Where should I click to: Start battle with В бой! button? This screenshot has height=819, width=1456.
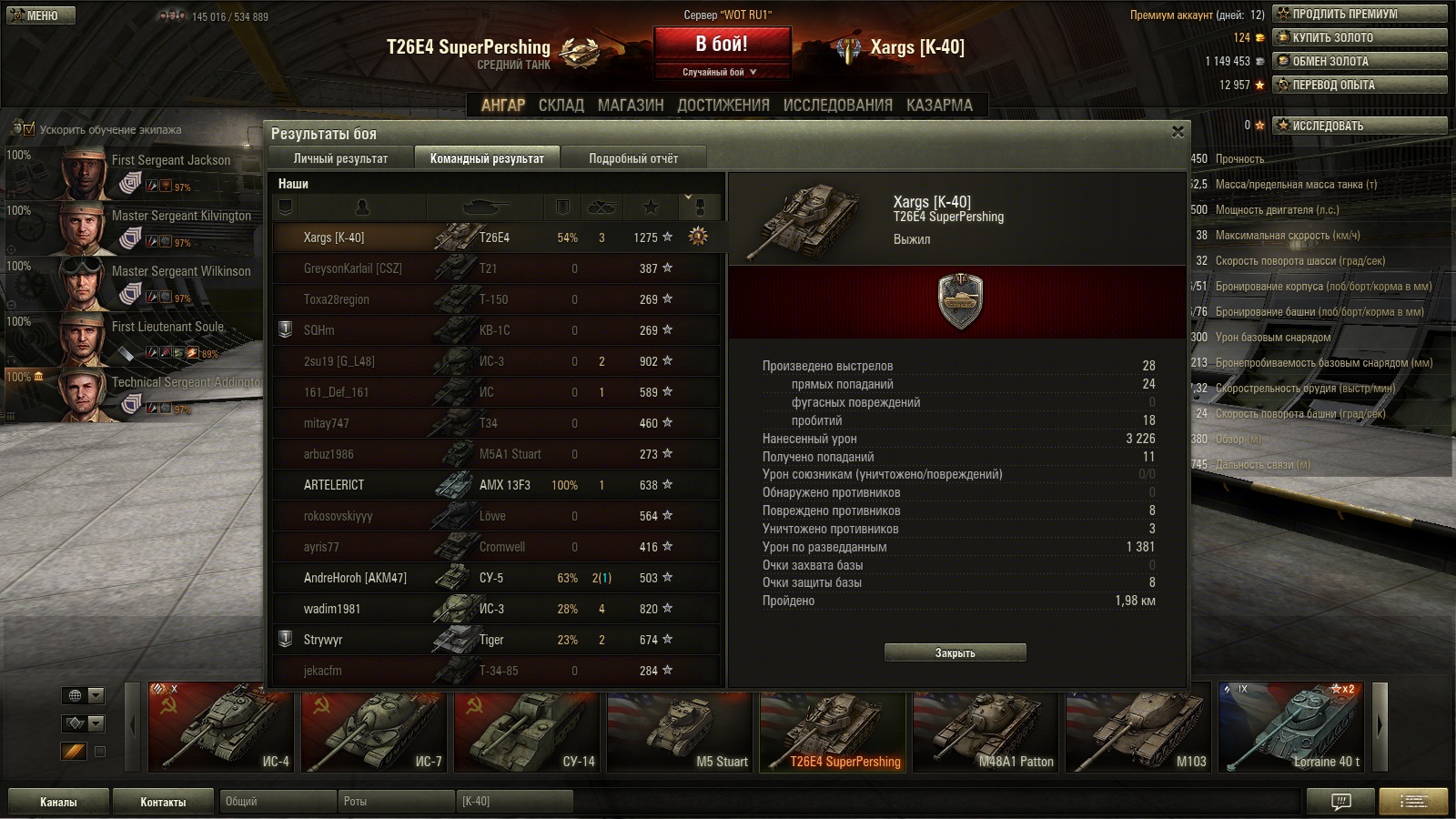[x=721, y=45]
